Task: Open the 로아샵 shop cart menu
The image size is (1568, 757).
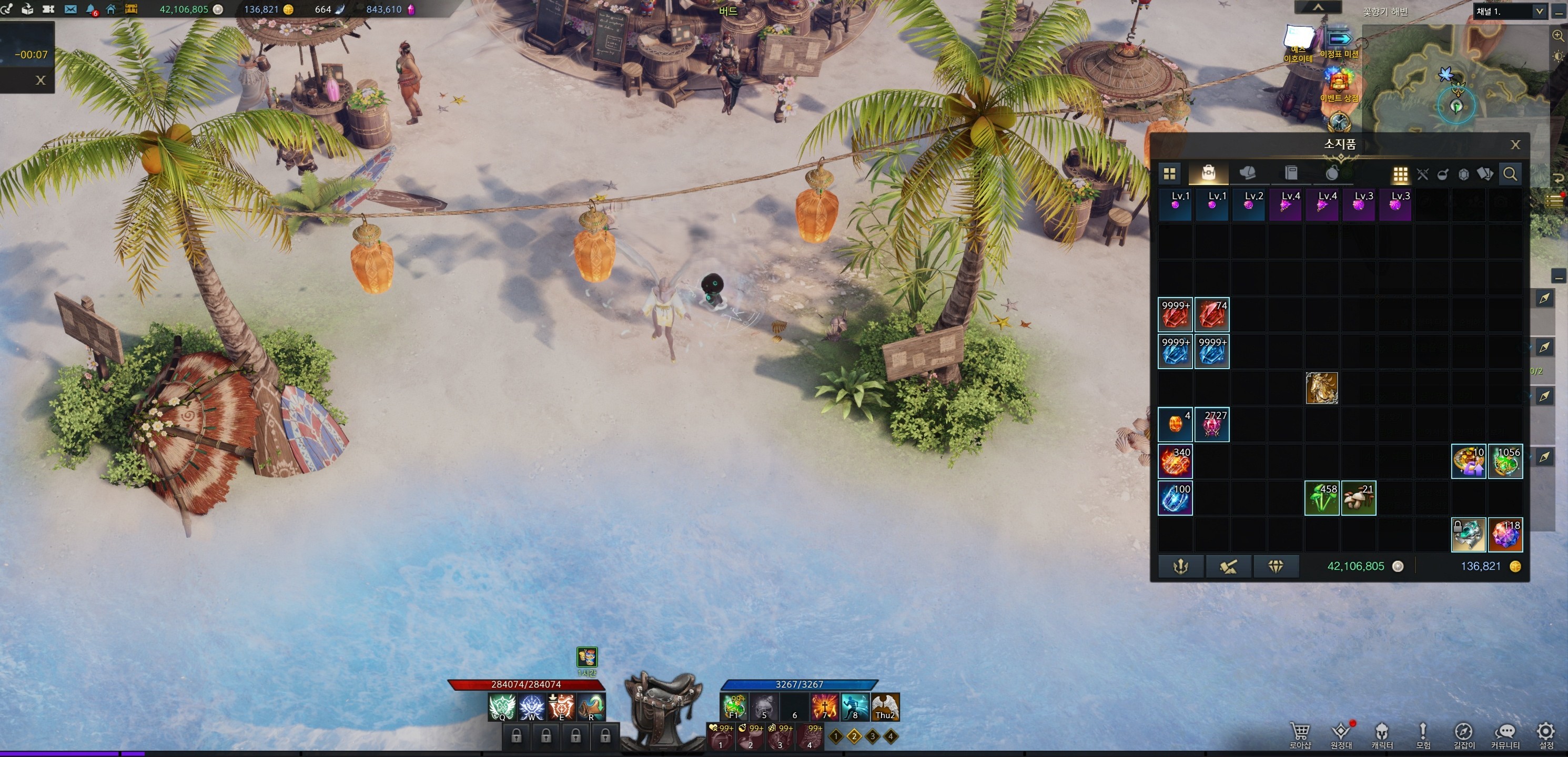Action: 1300,734
